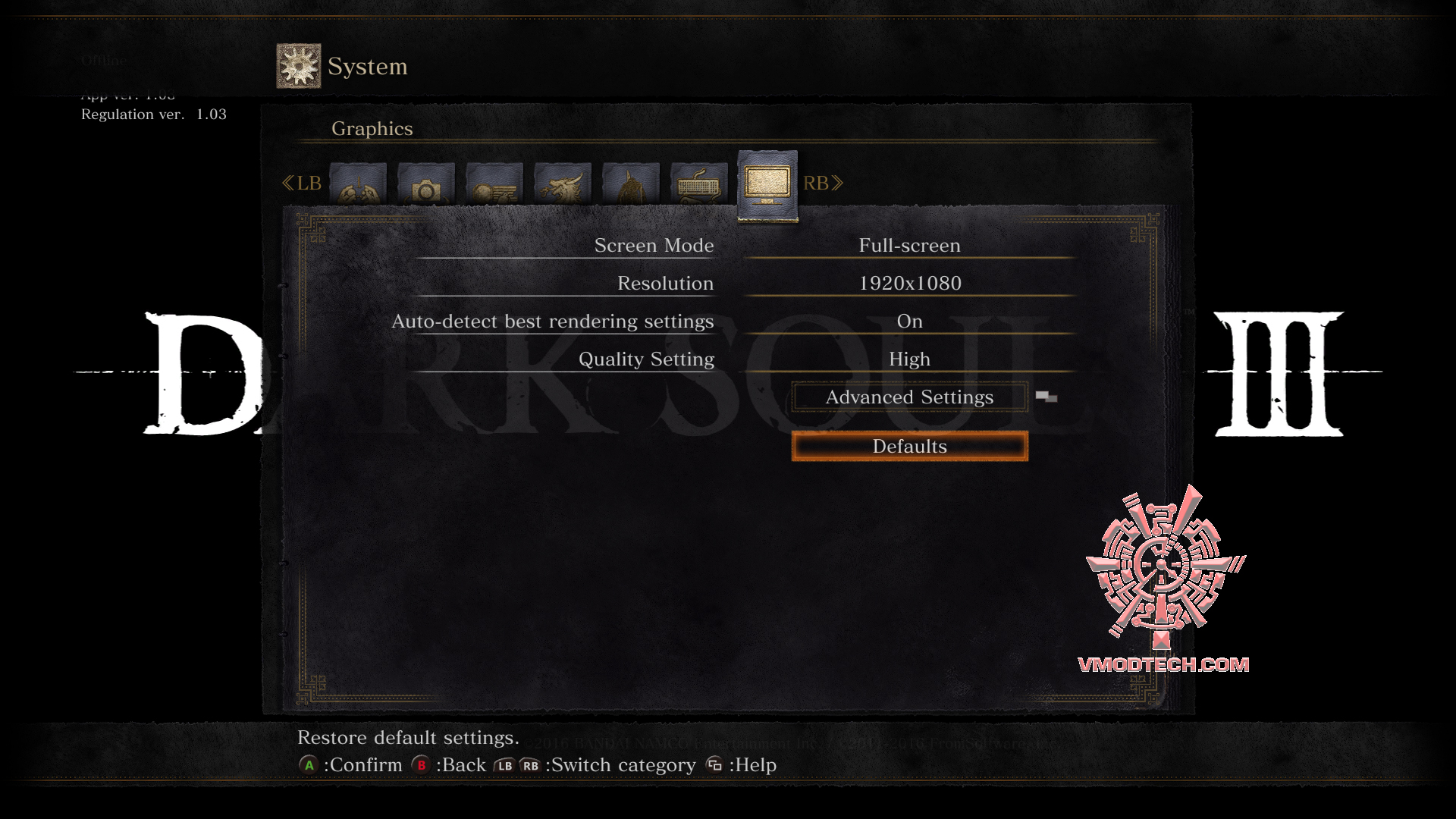The width and height of the screenshot is (1456, 819).
Task: Select the Quality Setting value High
Action: pyautogui.click(x=909, y=359)
